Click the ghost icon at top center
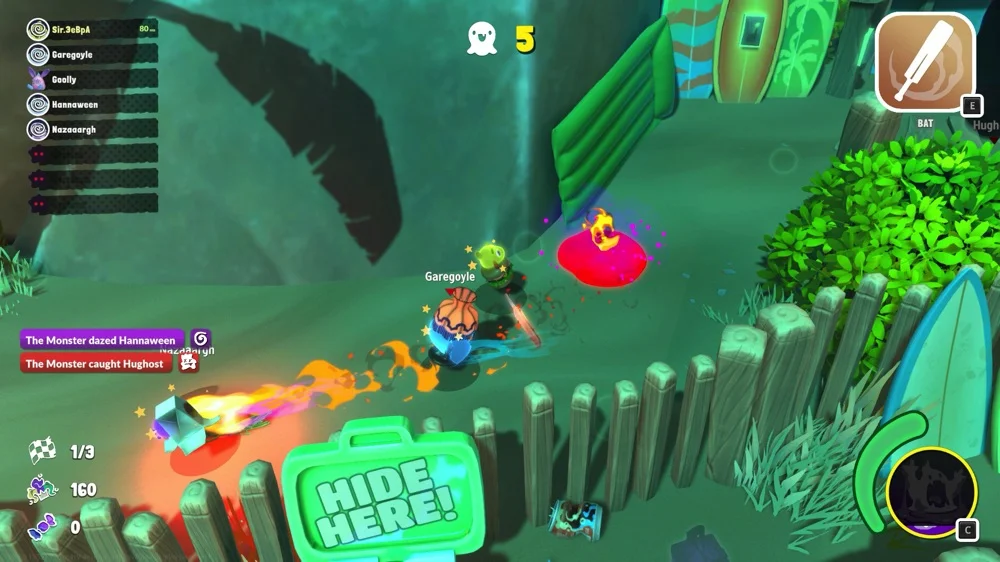This screenshot has height=562, width=1000. [482, 39]
